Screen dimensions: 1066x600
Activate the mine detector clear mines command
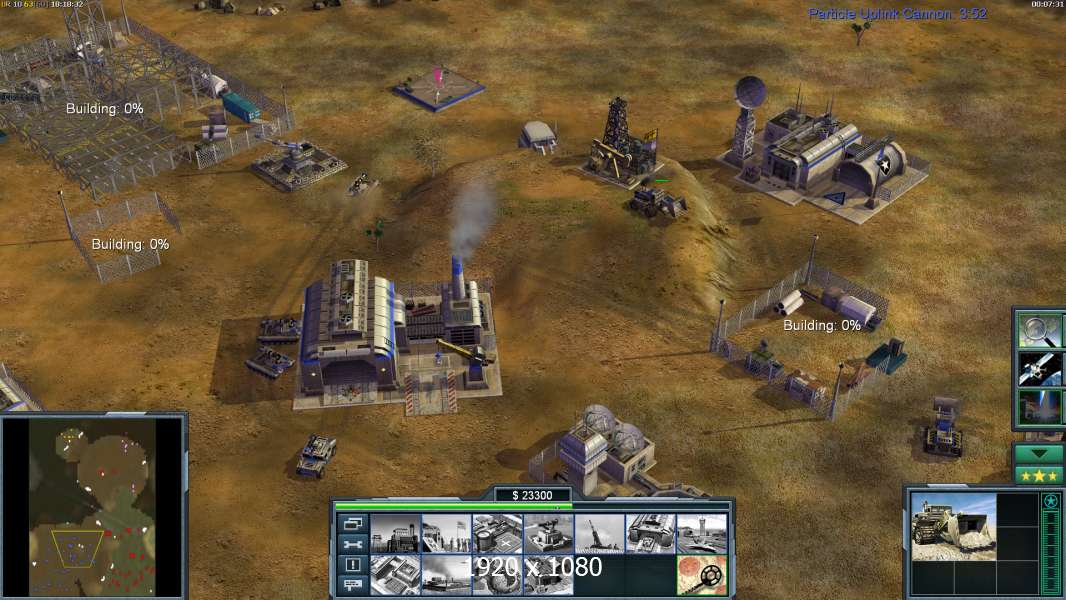(x=701, y=574)
